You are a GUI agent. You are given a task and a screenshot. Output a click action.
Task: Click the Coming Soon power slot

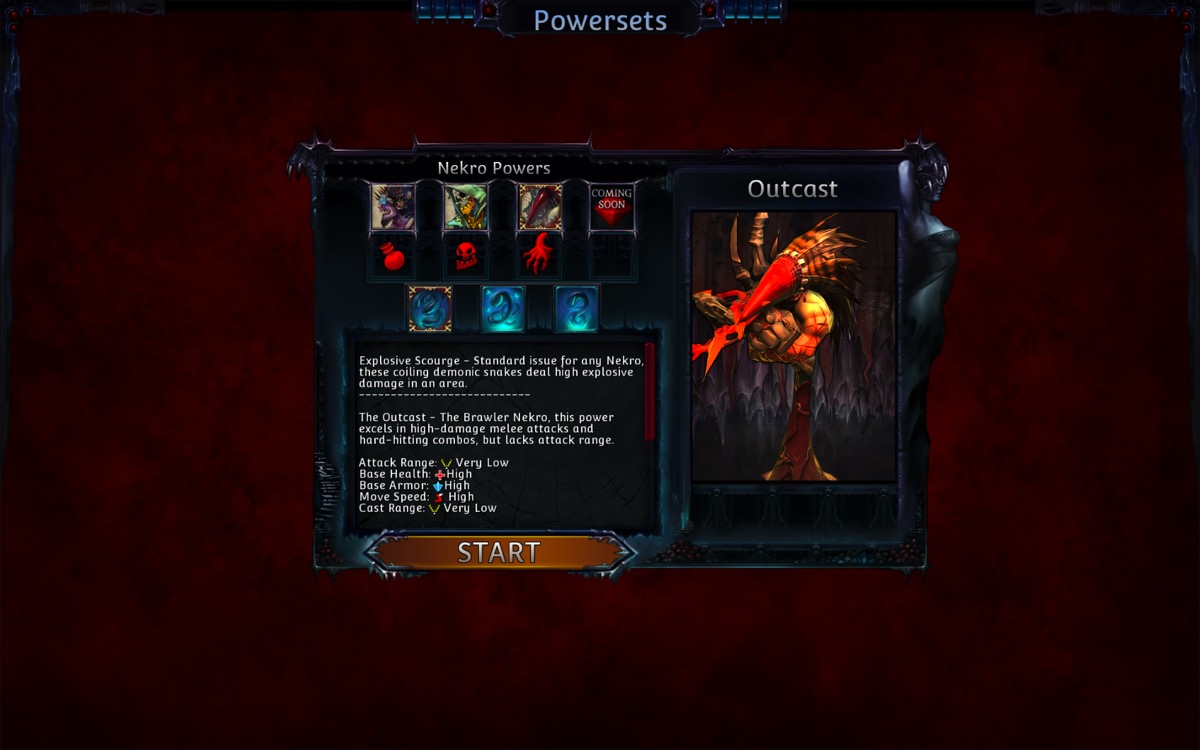[x=611, y=207]
